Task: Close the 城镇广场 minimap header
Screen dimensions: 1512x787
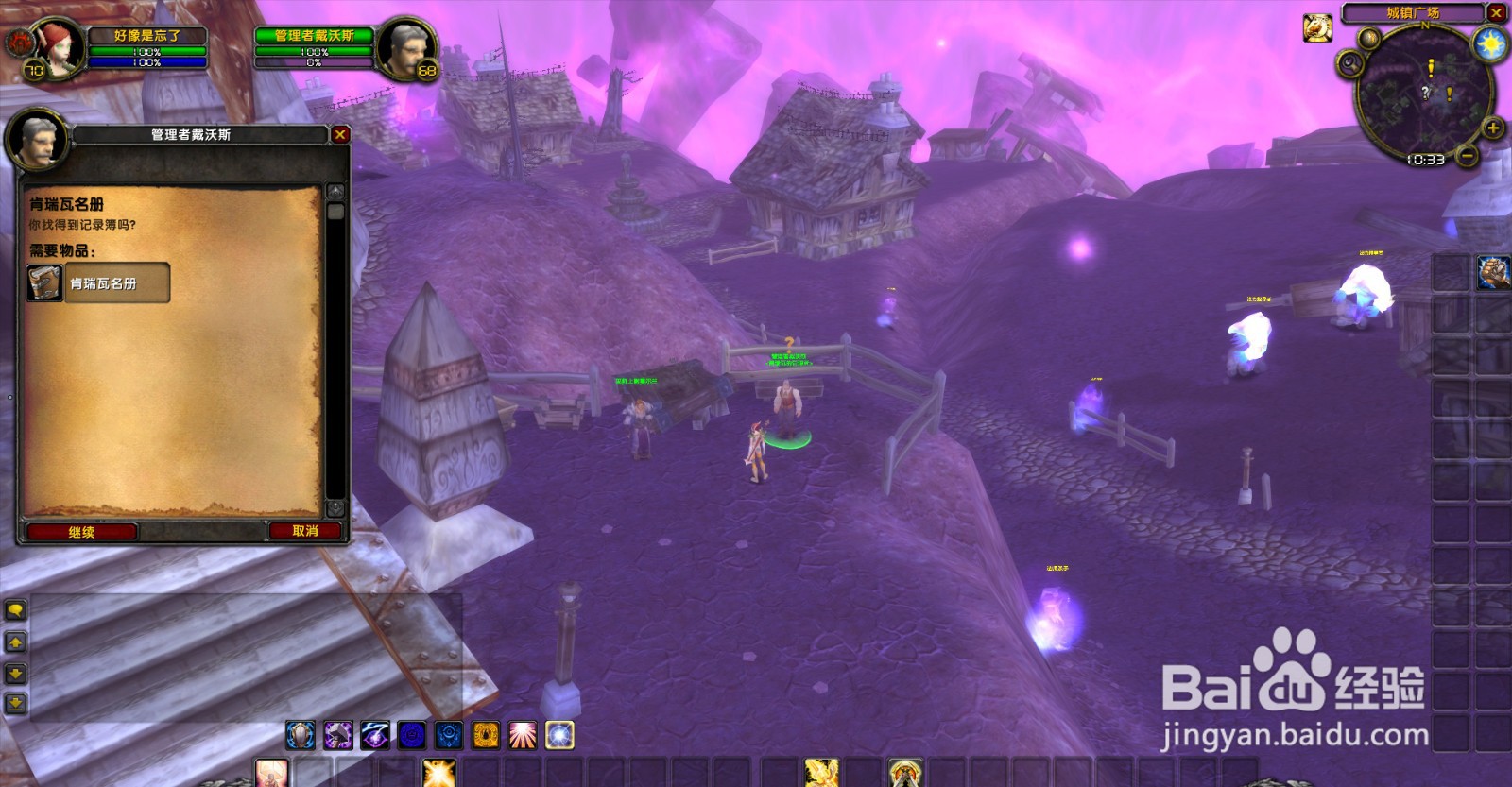Action: click(x=1496, y=12)
